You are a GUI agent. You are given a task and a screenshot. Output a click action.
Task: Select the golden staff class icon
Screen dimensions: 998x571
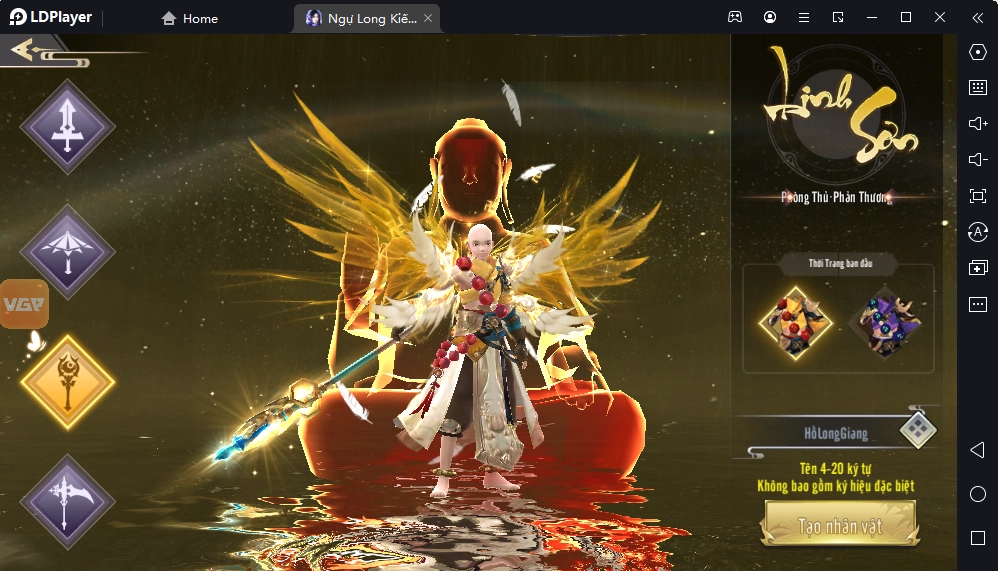tap(68, 382)
